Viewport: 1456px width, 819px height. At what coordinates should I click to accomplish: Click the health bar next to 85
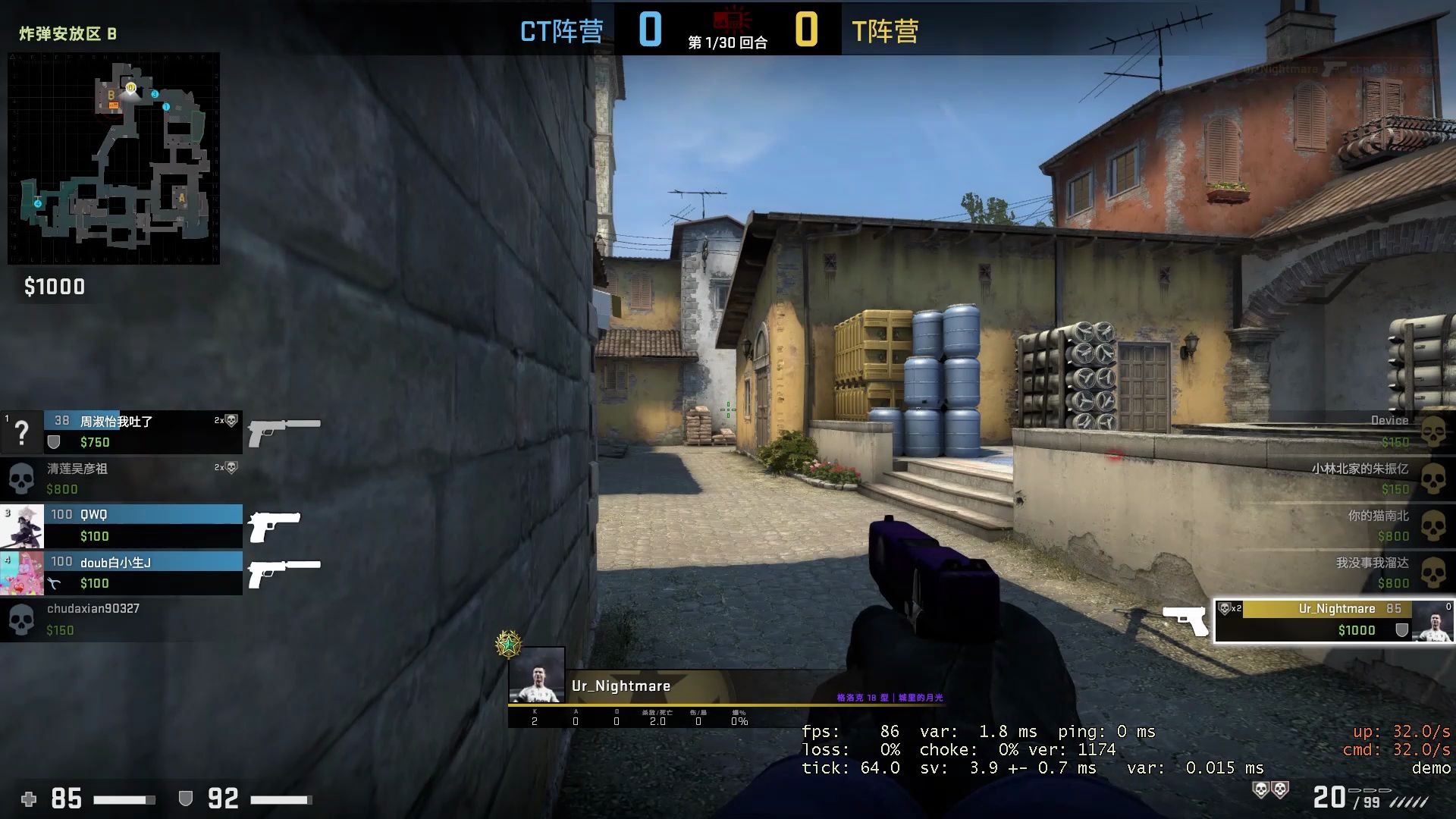click(125, 799)
